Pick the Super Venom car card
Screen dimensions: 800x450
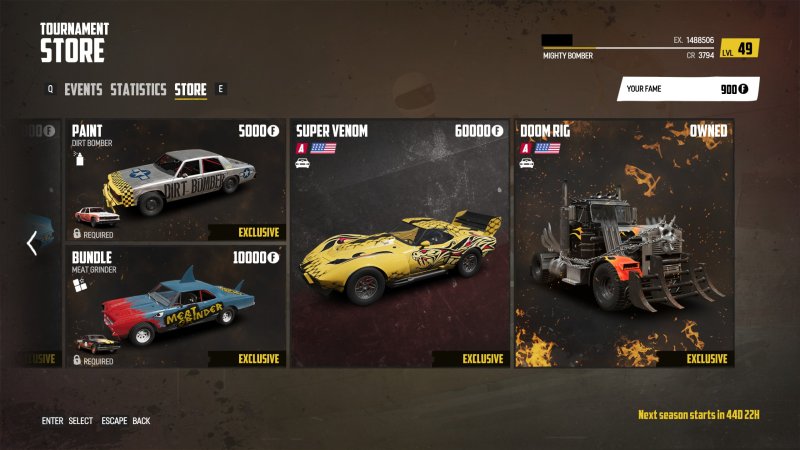coord(399,243)
